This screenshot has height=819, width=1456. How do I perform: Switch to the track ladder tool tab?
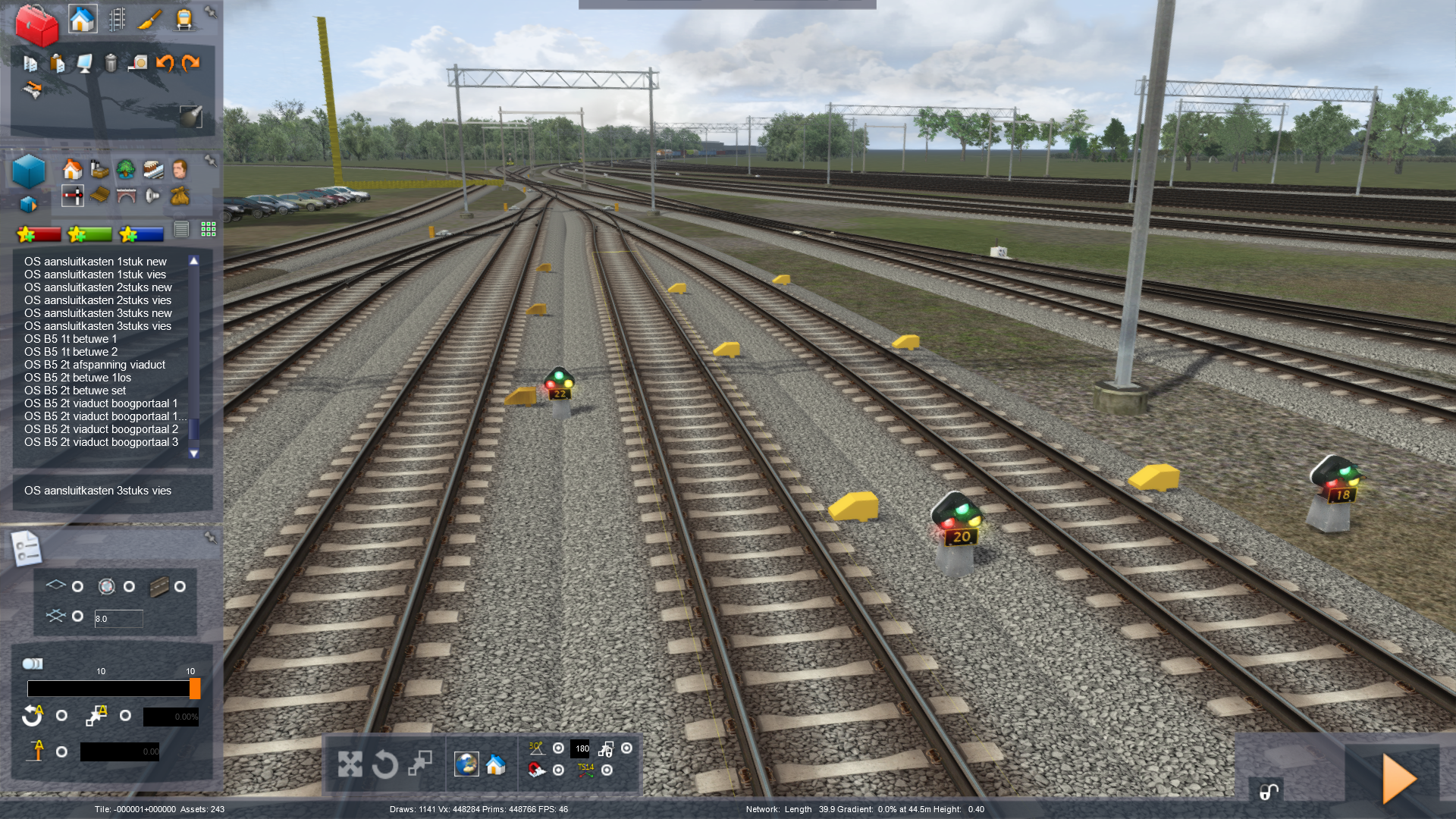(x=117, y=19)
